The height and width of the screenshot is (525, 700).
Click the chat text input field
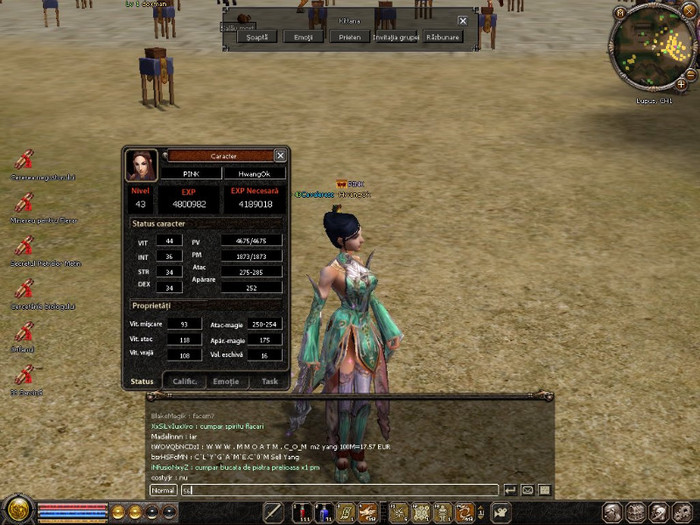(x=340, y=490)
